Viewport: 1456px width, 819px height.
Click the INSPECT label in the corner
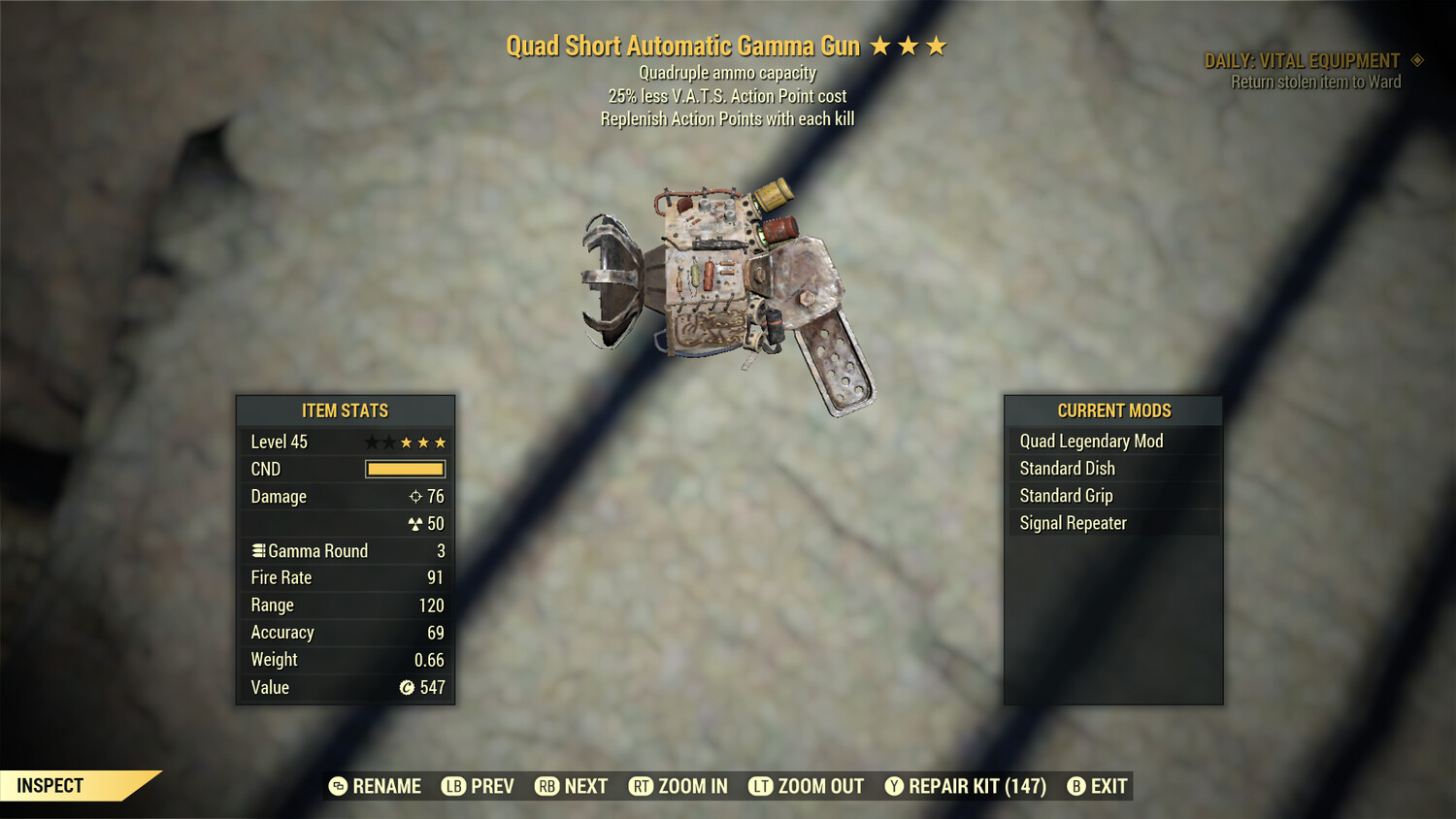(x=50, y=786)
